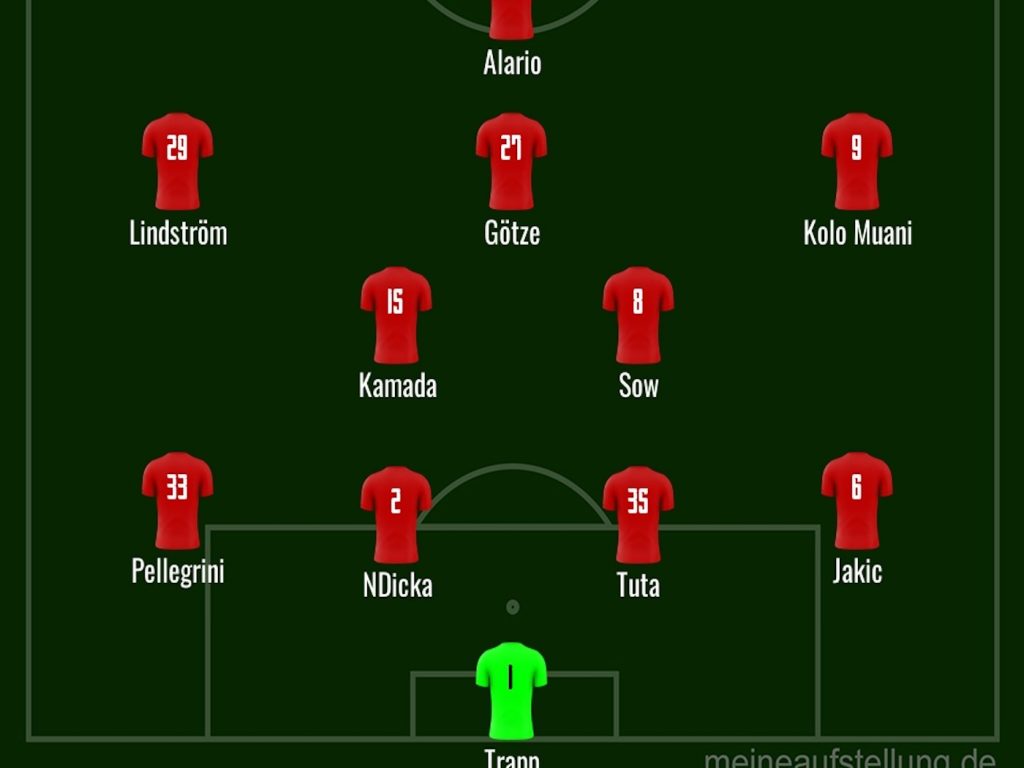The width and height of the screenshot is (1024, 768).
Task: Select Tuta's number 35 jersey
Action: point(638,513)
